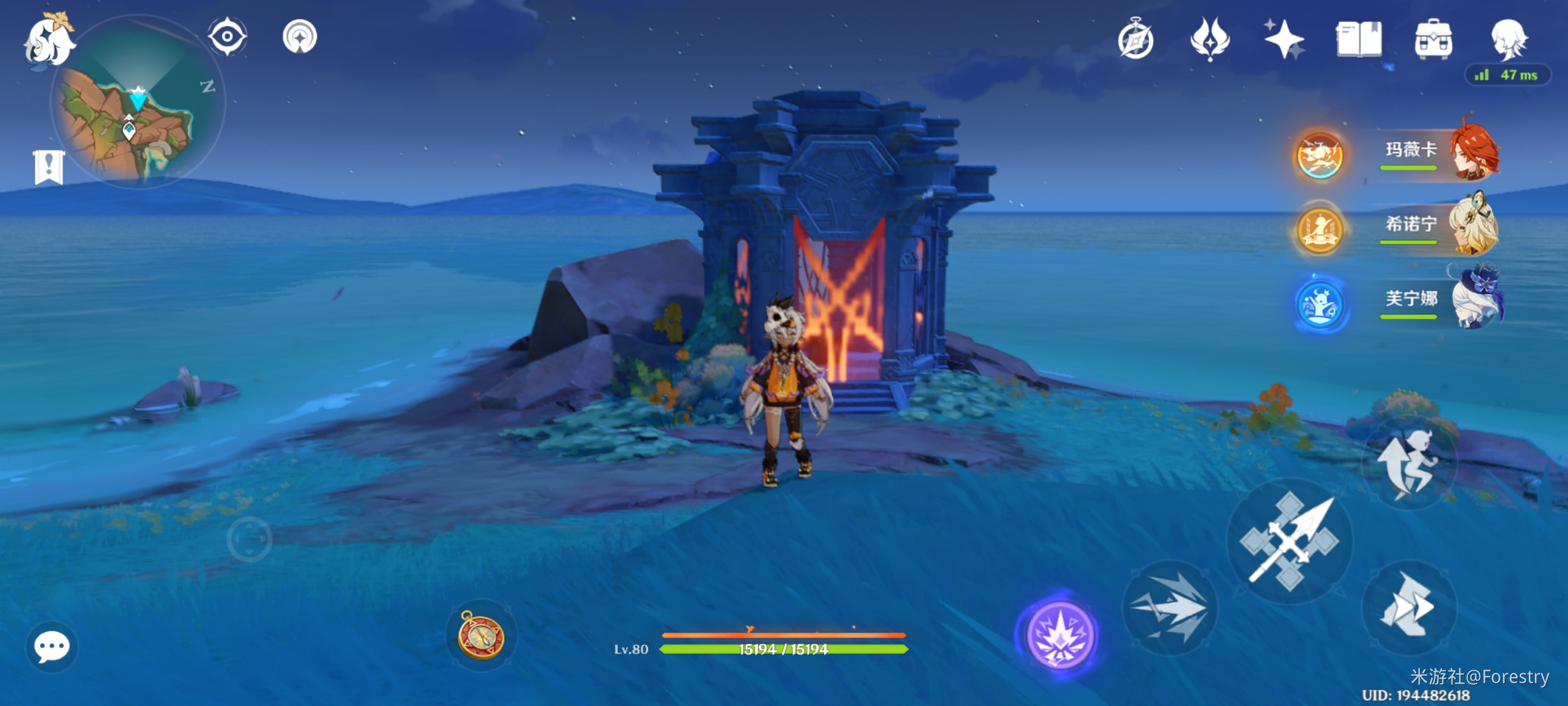Open the adventurer handbook book icon
This screenshot has width=1568, height=706.
click(1359, 40)
